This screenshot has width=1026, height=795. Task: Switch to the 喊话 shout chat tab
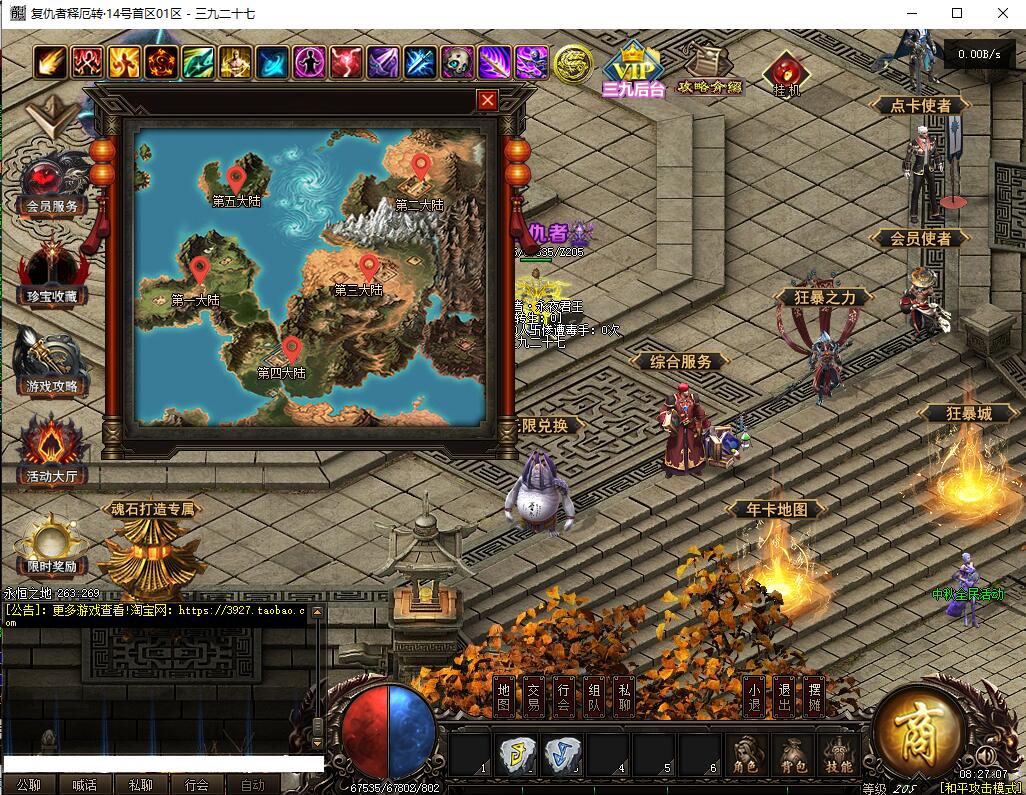85,785
